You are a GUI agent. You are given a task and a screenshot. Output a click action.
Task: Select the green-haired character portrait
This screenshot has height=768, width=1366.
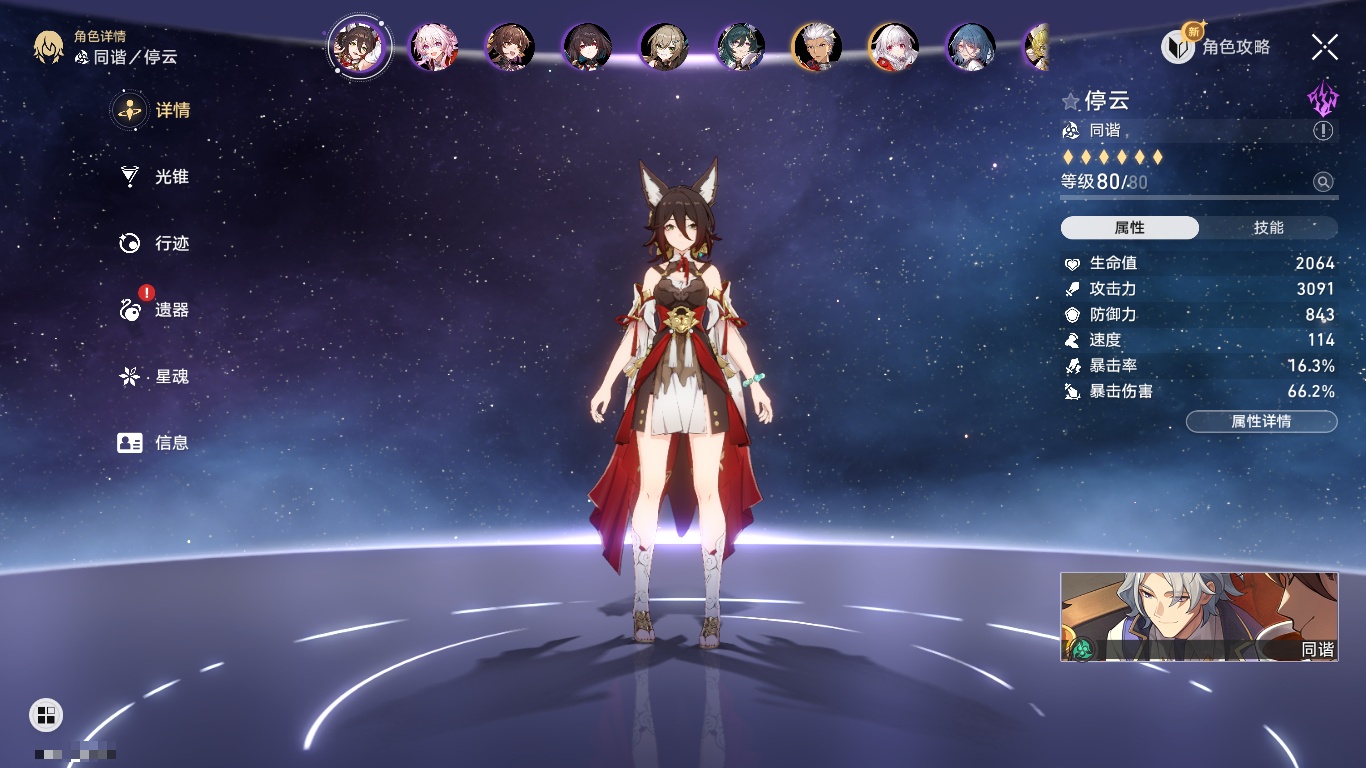tap(740, 46)
